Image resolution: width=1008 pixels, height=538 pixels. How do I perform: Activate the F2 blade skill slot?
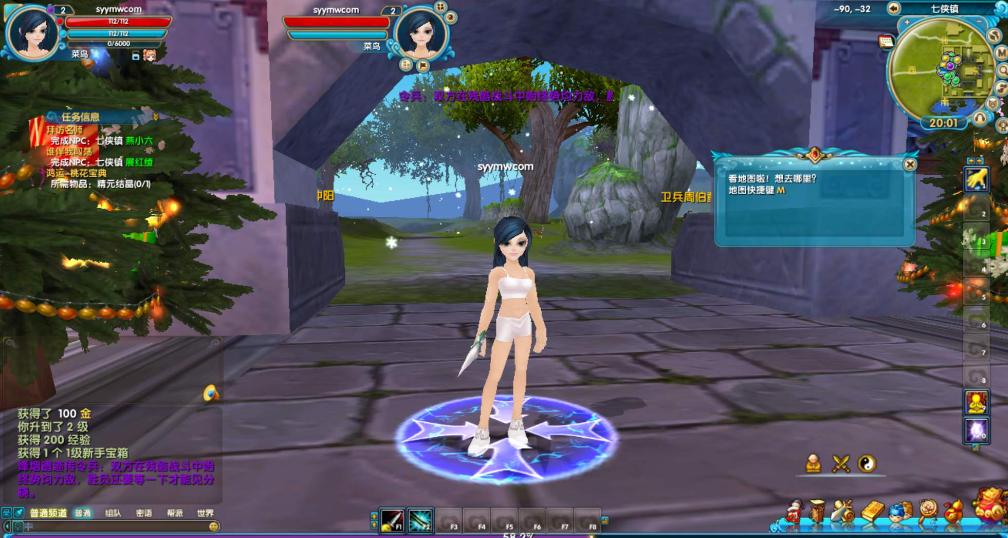[x=420, y=522]
